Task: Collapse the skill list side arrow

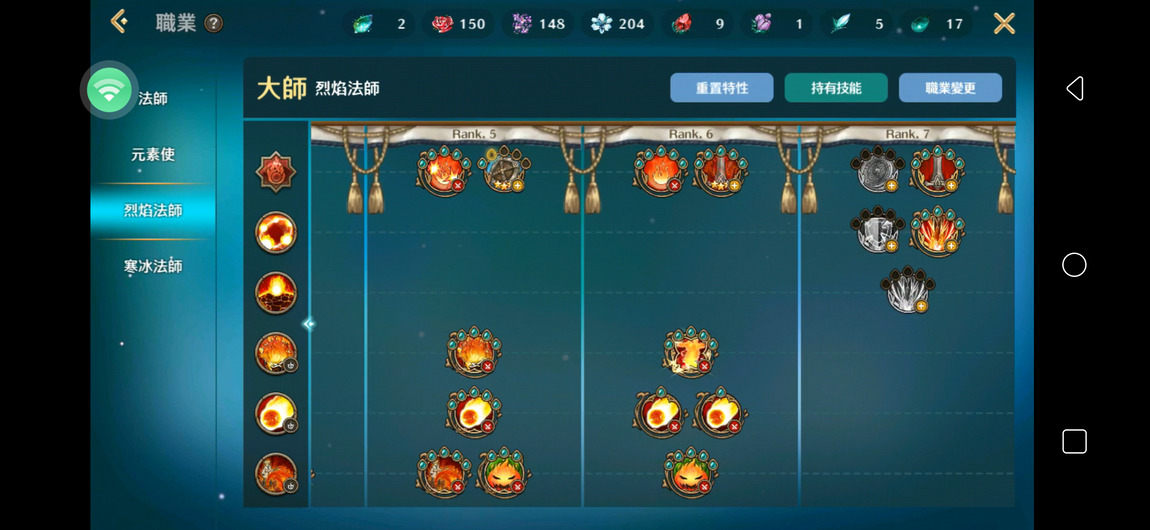Action: click(x=308, y=323)
